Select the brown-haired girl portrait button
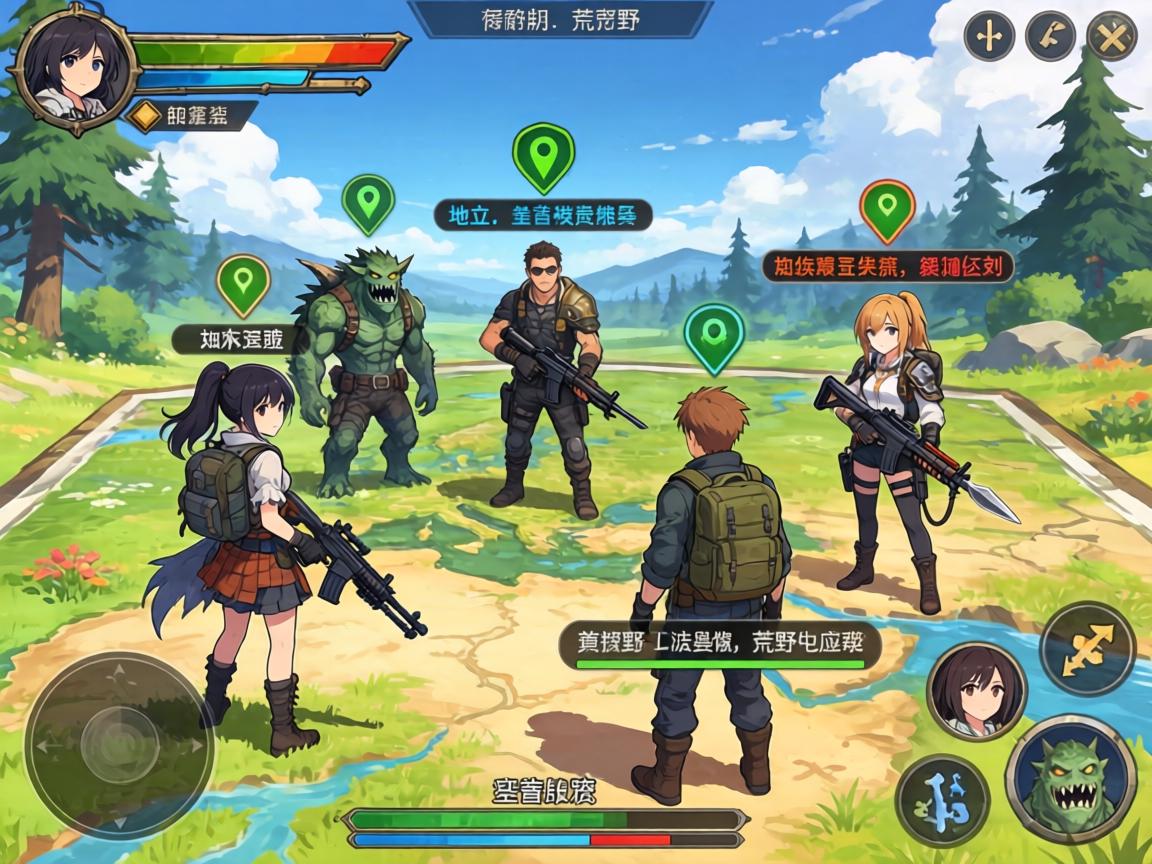 tap(976, 690)
